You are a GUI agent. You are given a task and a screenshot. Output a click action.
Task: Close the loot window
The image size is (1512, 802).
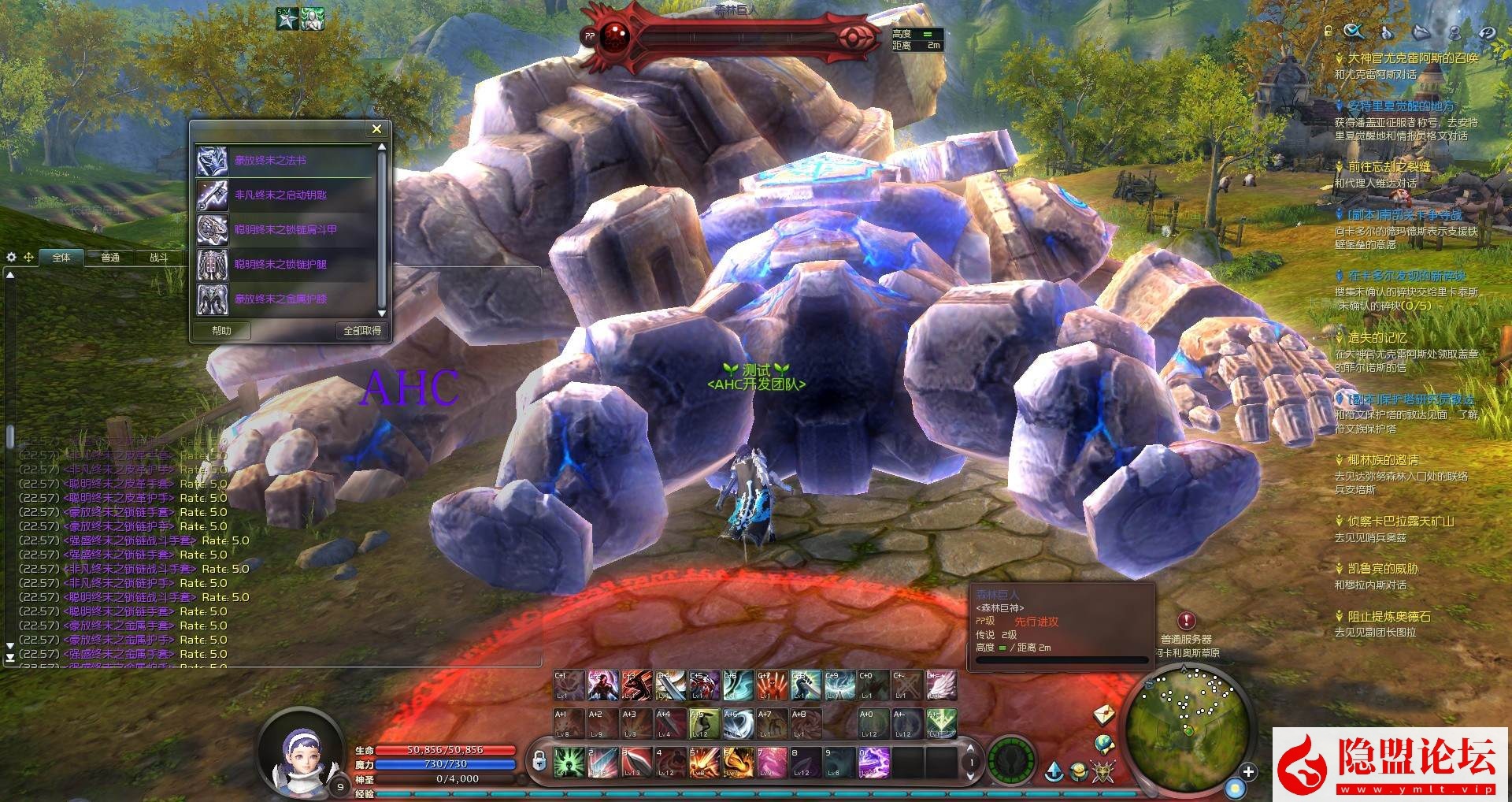(376, 129)
